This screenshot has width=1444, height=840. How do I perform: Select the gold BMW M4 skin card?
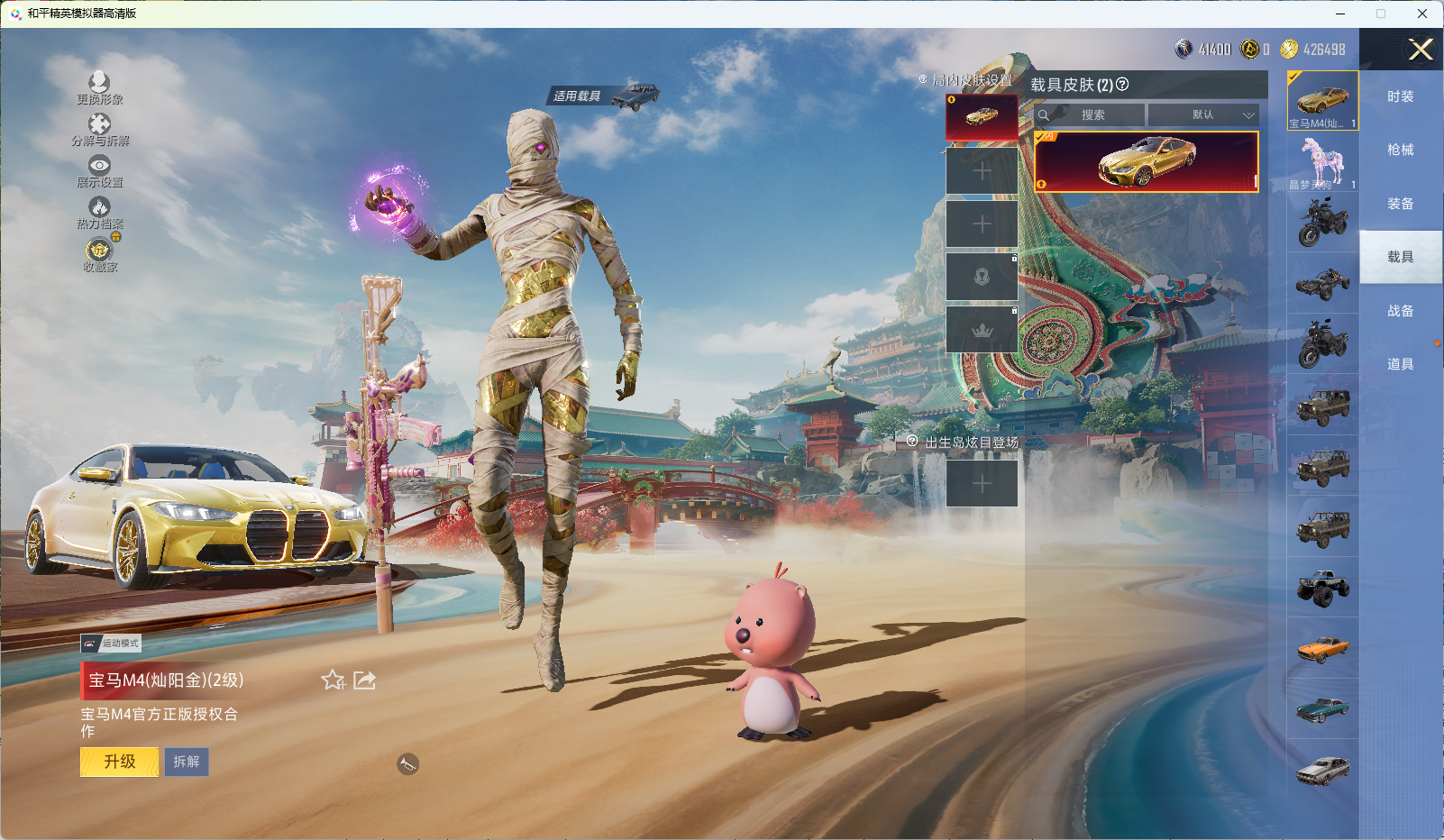click(1146, 162)
